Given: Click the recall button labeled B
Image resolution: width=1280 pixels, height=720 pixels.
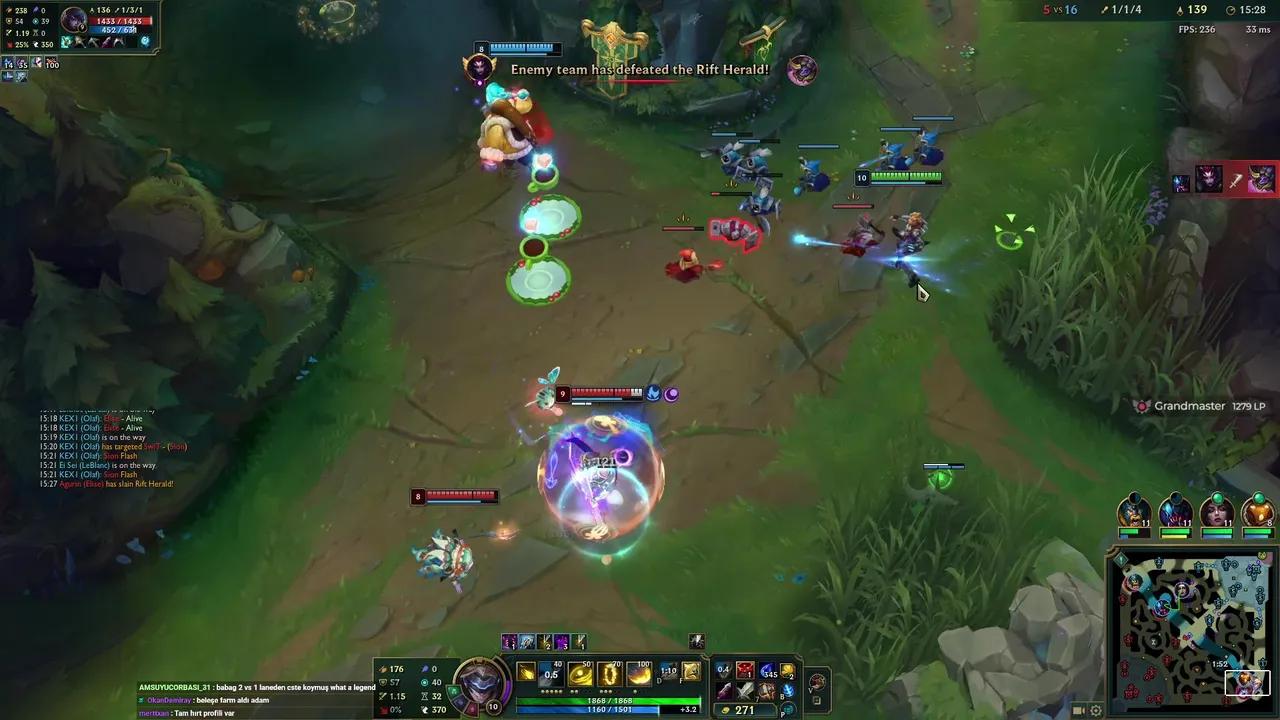Looking at the screenshot, I should 788,691.
